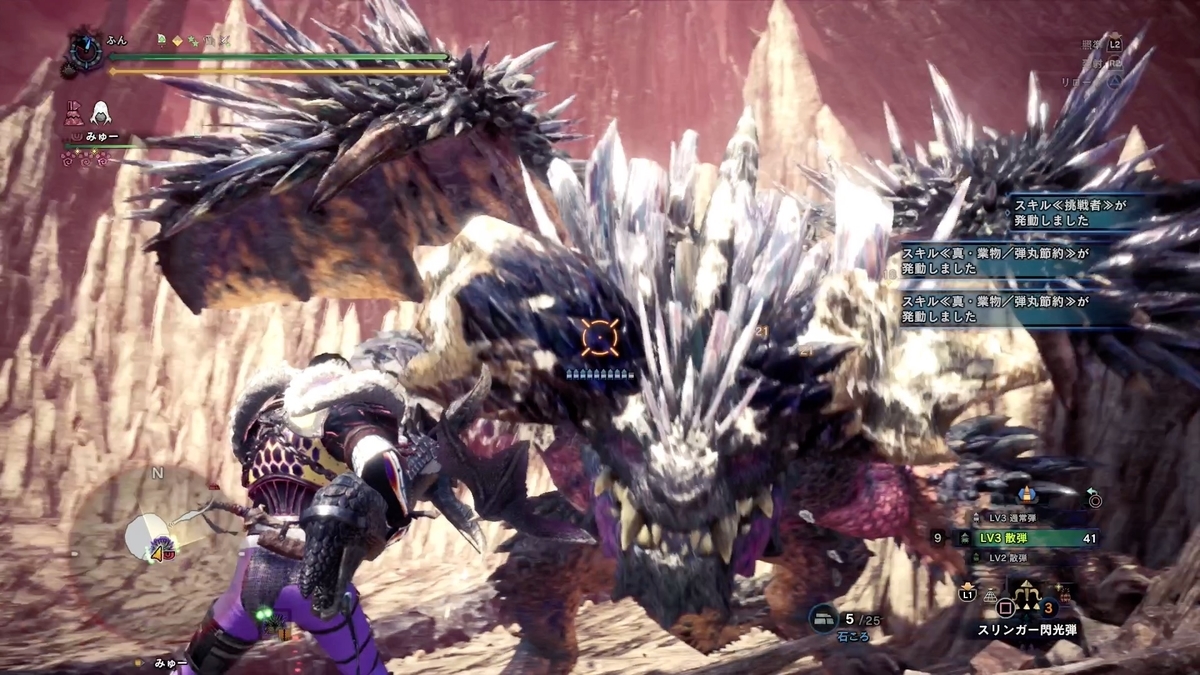
Task: Click the red mantle icon beside Palico
Action: pos(74,112)
